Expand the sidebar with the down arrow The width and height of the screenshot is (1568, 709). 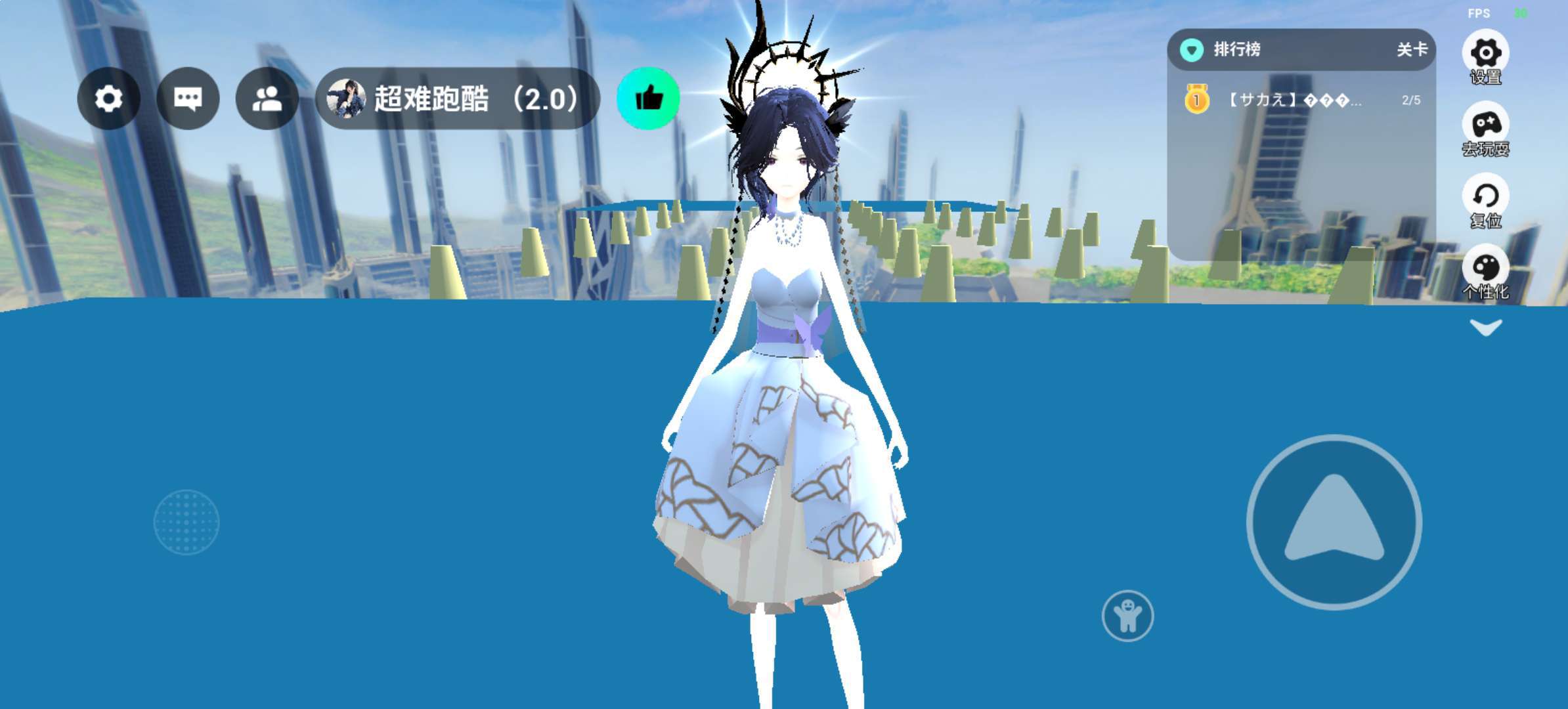(1485, 327)
